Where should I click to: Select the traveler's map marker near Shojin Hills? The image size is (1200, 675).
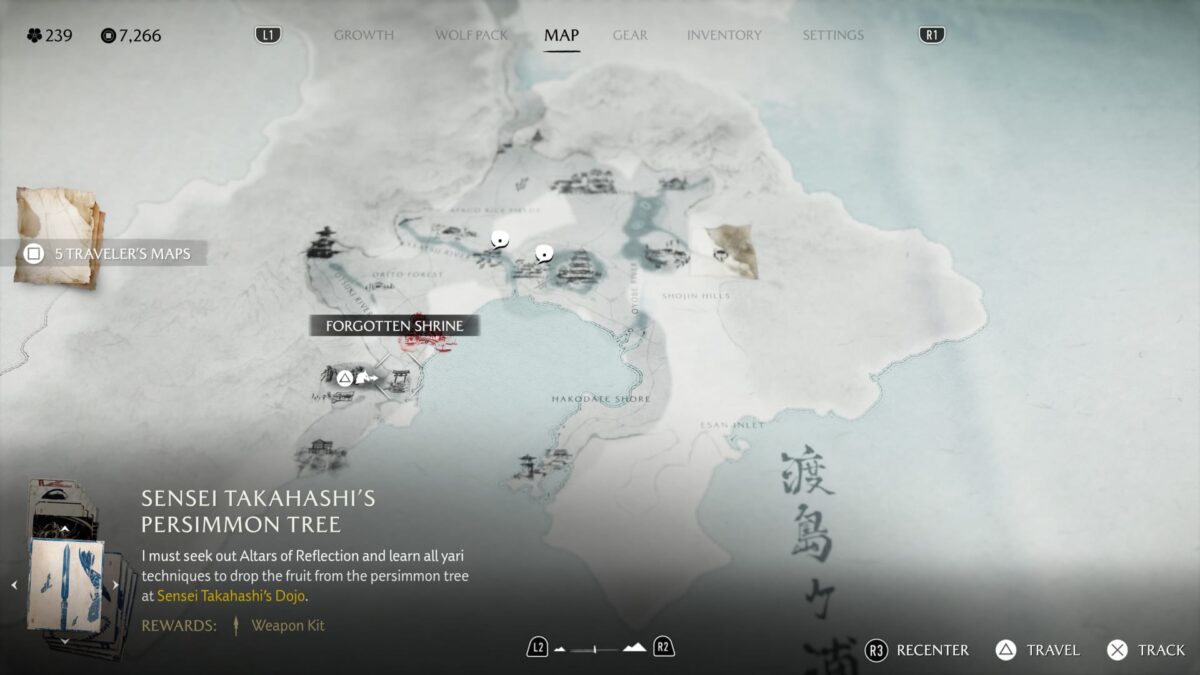(731, 251)
